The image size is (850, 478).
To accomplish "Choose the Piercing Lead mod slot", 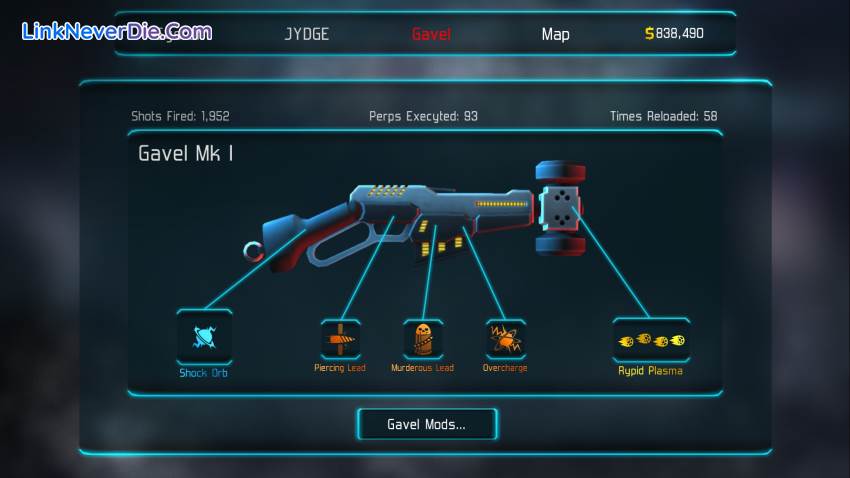I will tap(340, 339).
